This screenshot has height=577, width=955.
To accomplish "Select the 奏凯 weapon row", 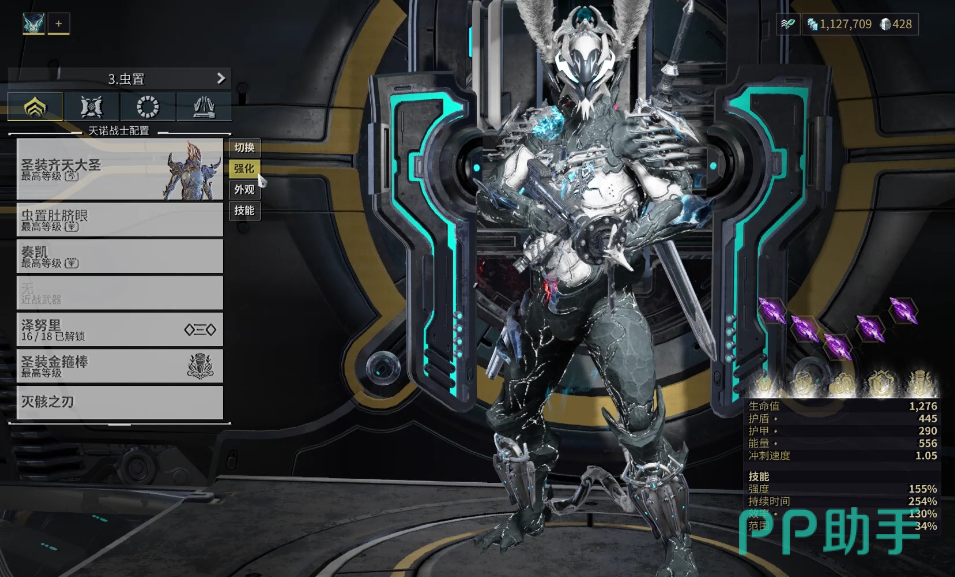I will tap(119, 255).
